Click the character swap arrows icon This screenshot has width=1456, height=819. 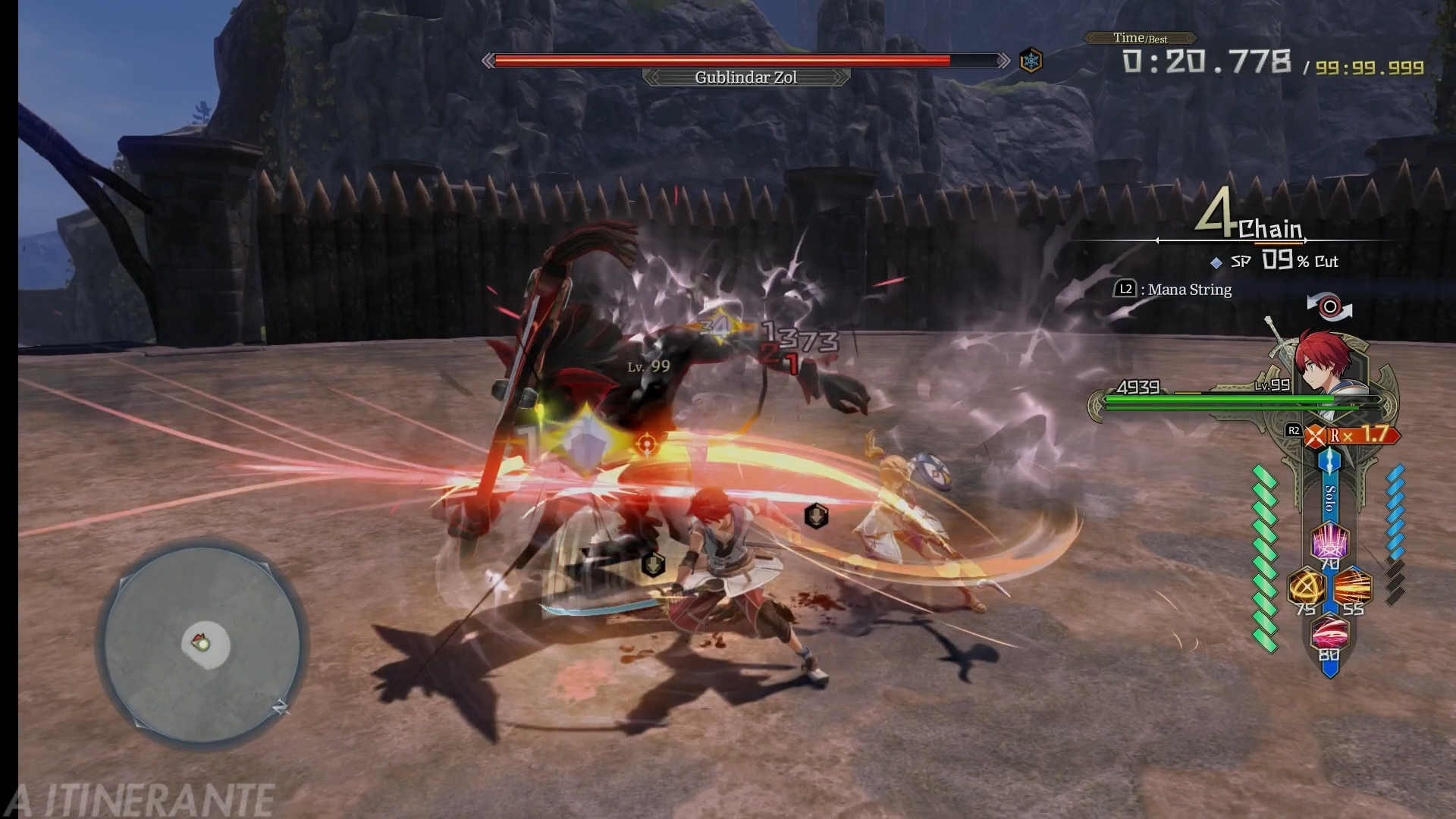[x=1329, y=306]
